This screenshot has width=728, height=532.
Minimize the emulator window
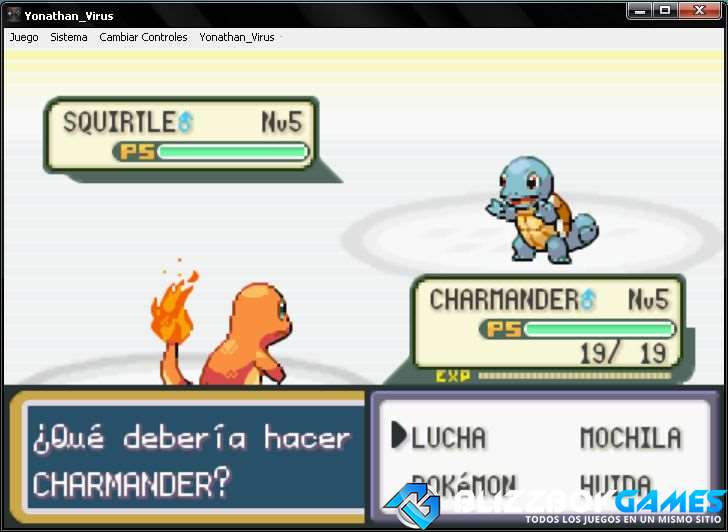click(x=640, y=10)
